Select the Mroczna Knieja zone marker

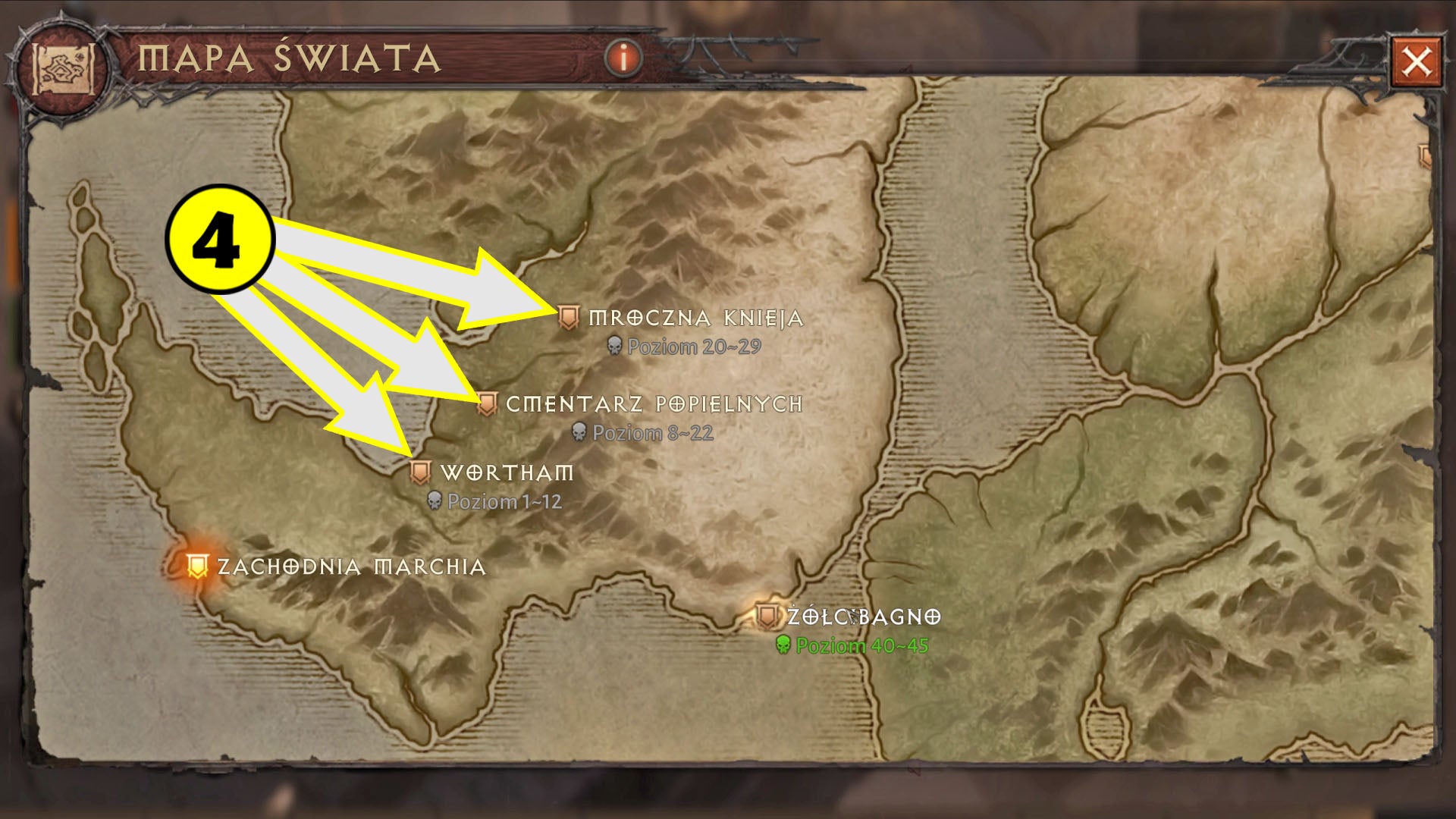570,315
